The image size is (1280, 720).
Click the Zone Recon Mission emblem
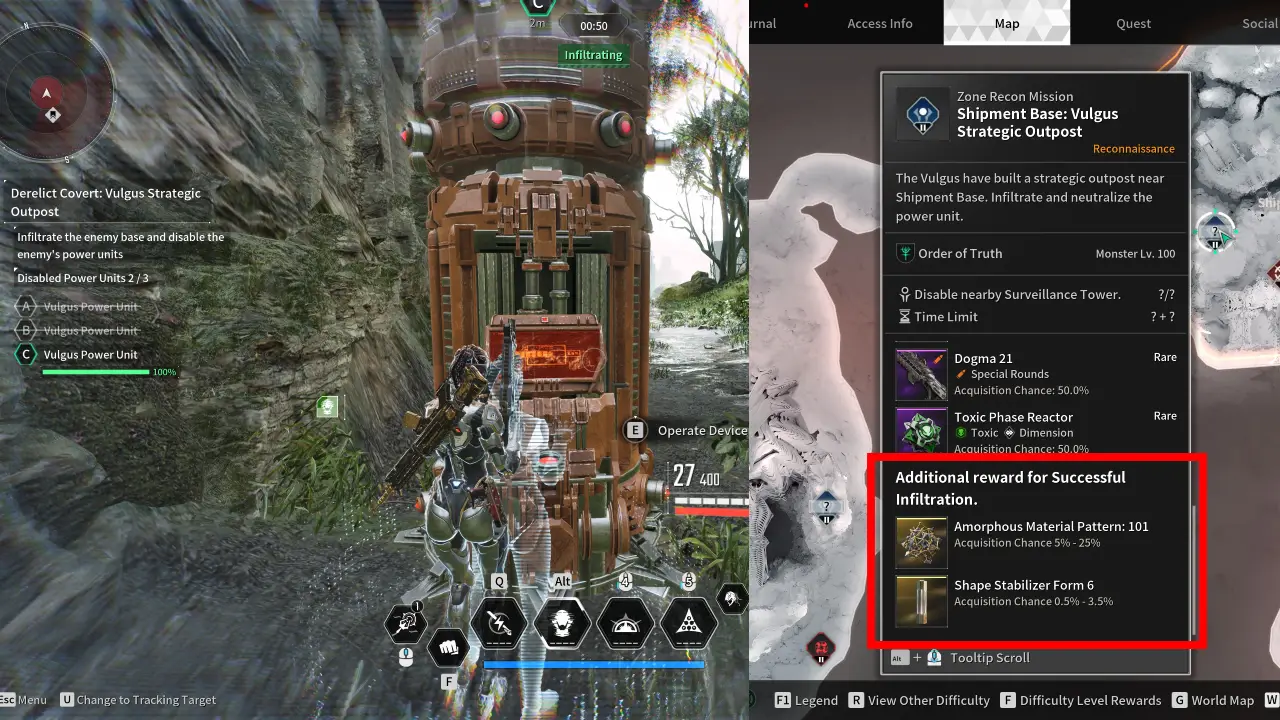click(x=921, y=114)
